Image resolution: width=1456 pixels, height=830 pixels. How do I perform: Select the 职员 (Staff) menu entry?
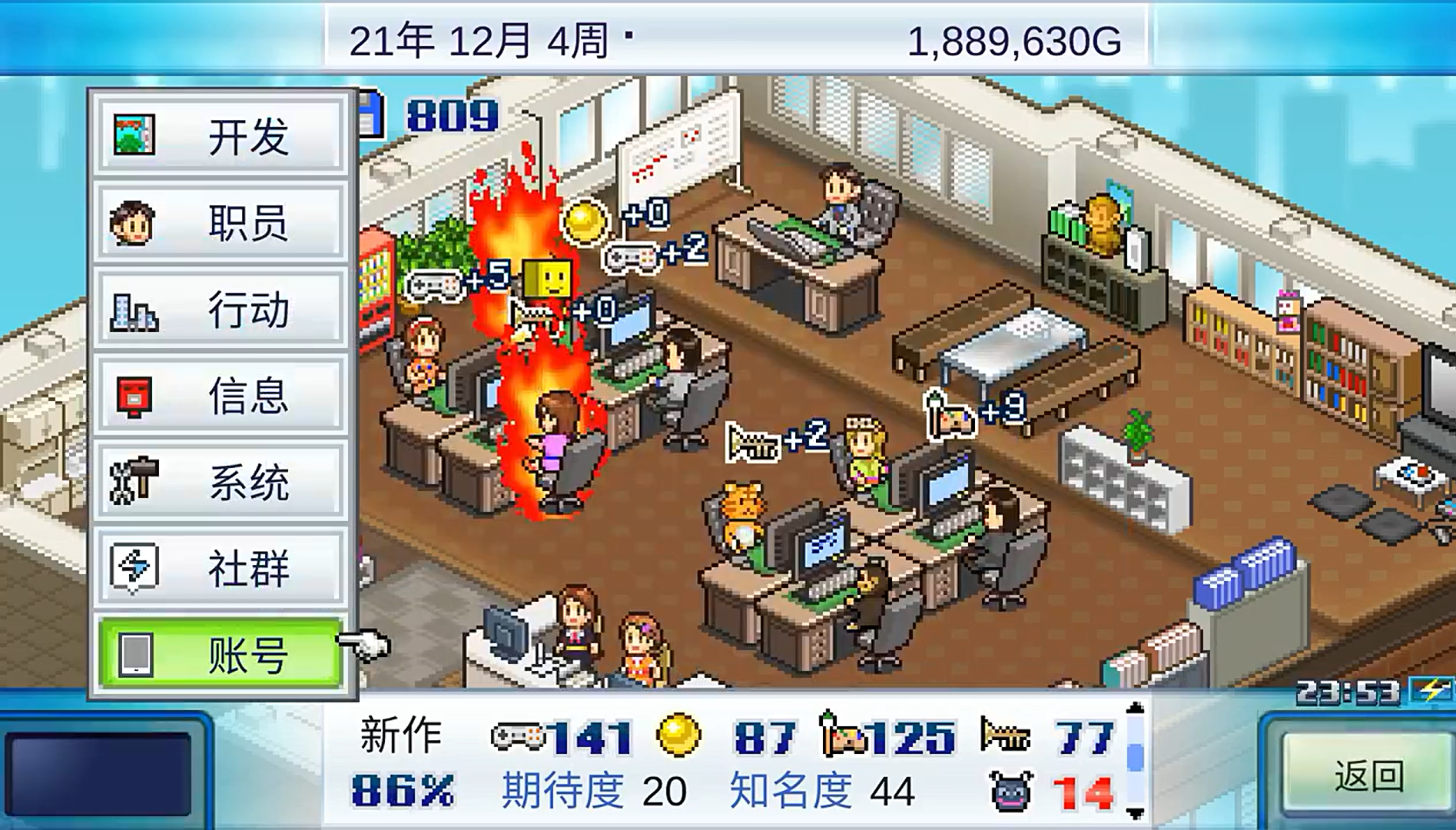point(220,223)
